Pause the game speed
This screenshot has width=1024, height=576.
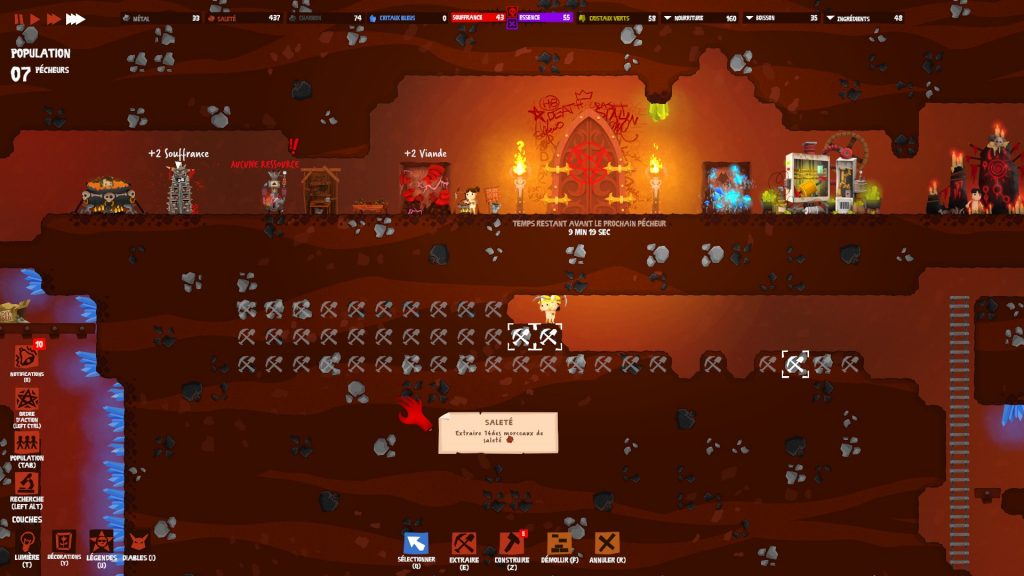tap(19, 18)
